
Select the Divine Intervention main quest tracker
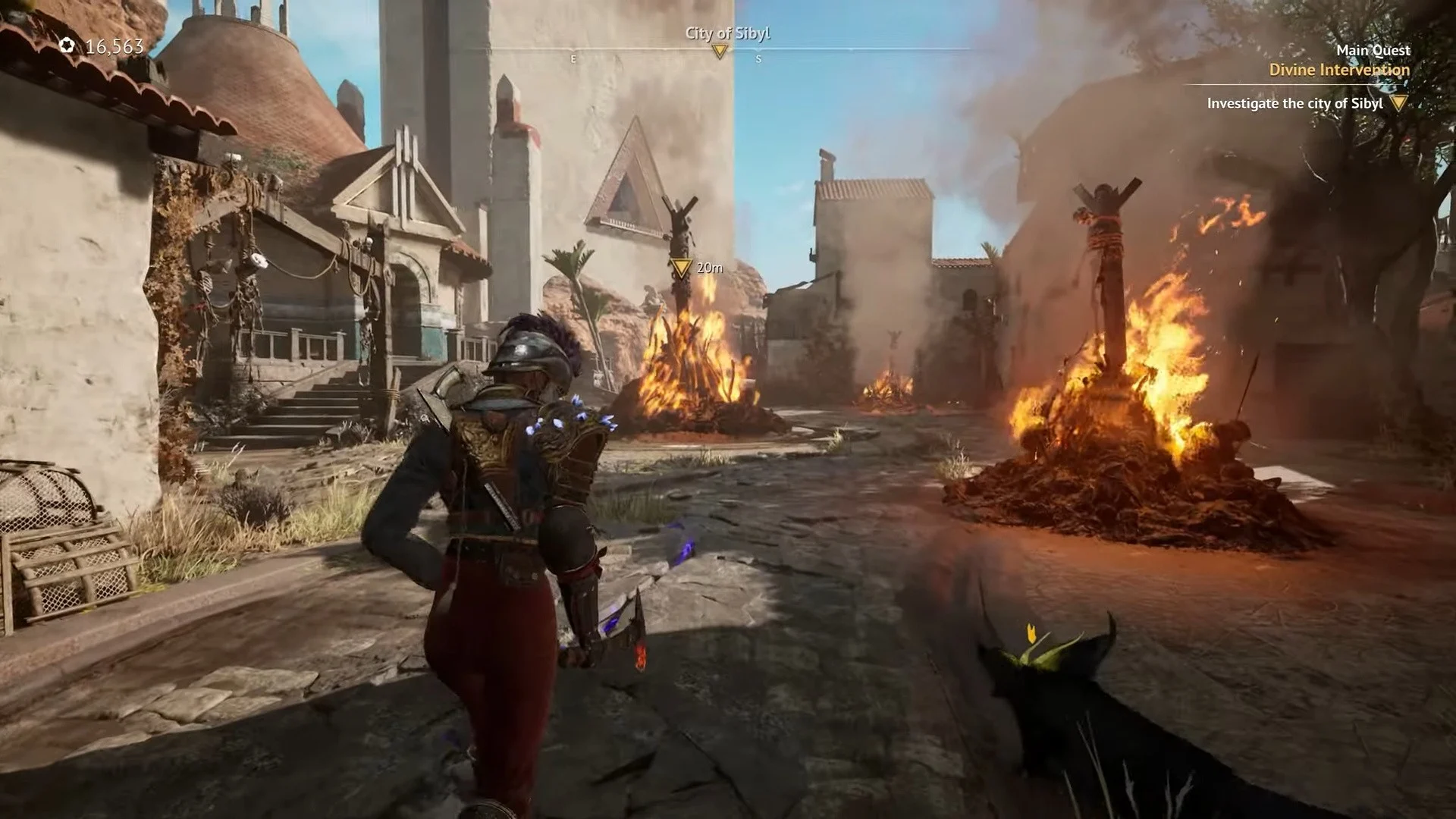[x=1339, y=70]
